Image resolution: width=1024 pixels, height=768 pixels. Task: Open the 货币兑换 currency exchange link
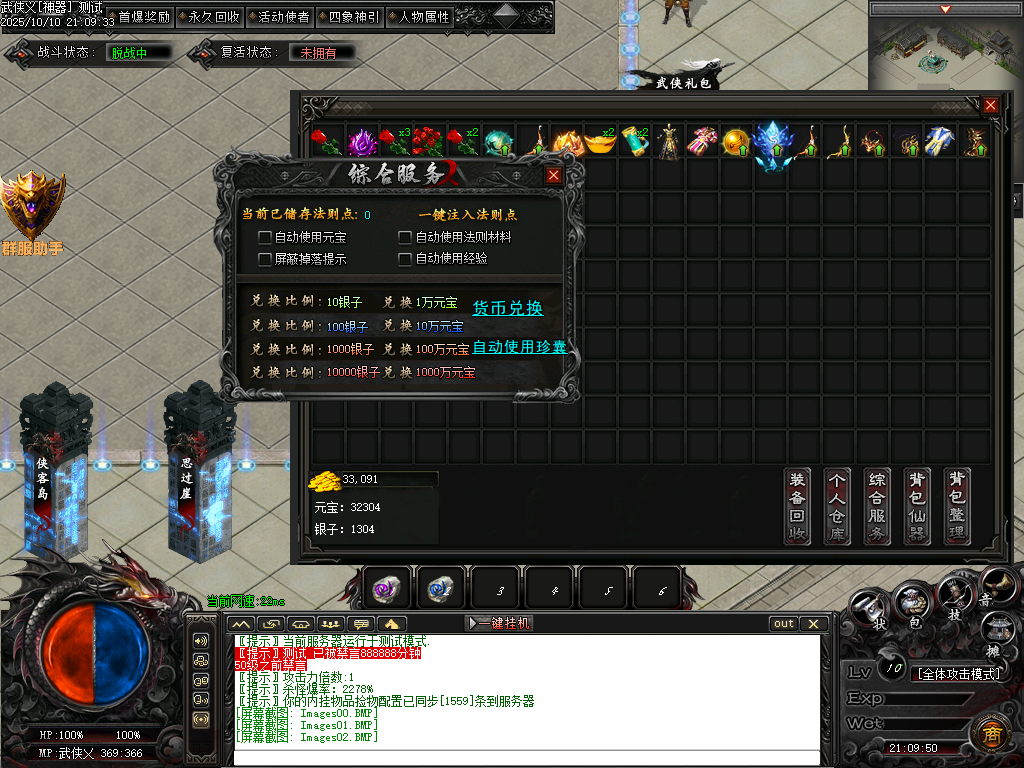[507, 308]
